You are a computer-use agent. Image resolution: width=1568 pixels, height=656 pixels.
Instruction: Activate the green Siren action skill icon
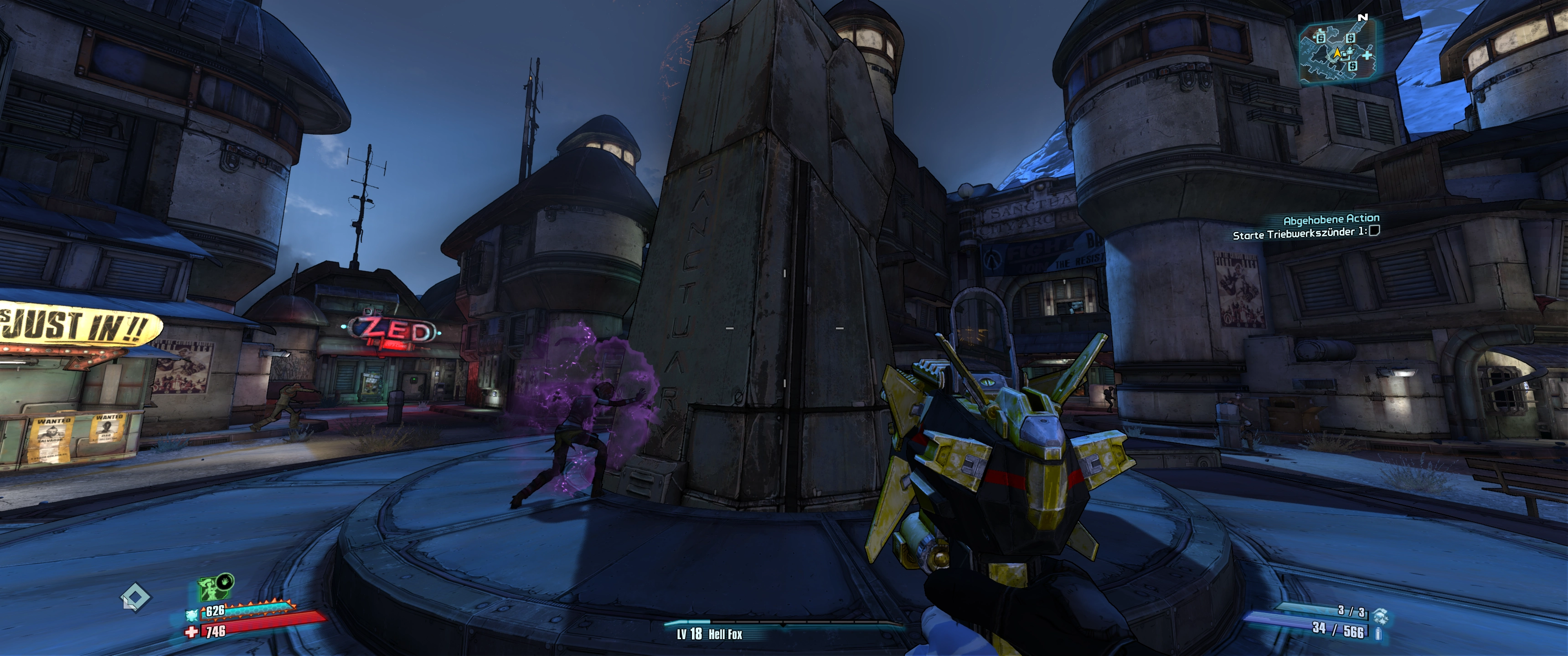(x=210, y=589)
